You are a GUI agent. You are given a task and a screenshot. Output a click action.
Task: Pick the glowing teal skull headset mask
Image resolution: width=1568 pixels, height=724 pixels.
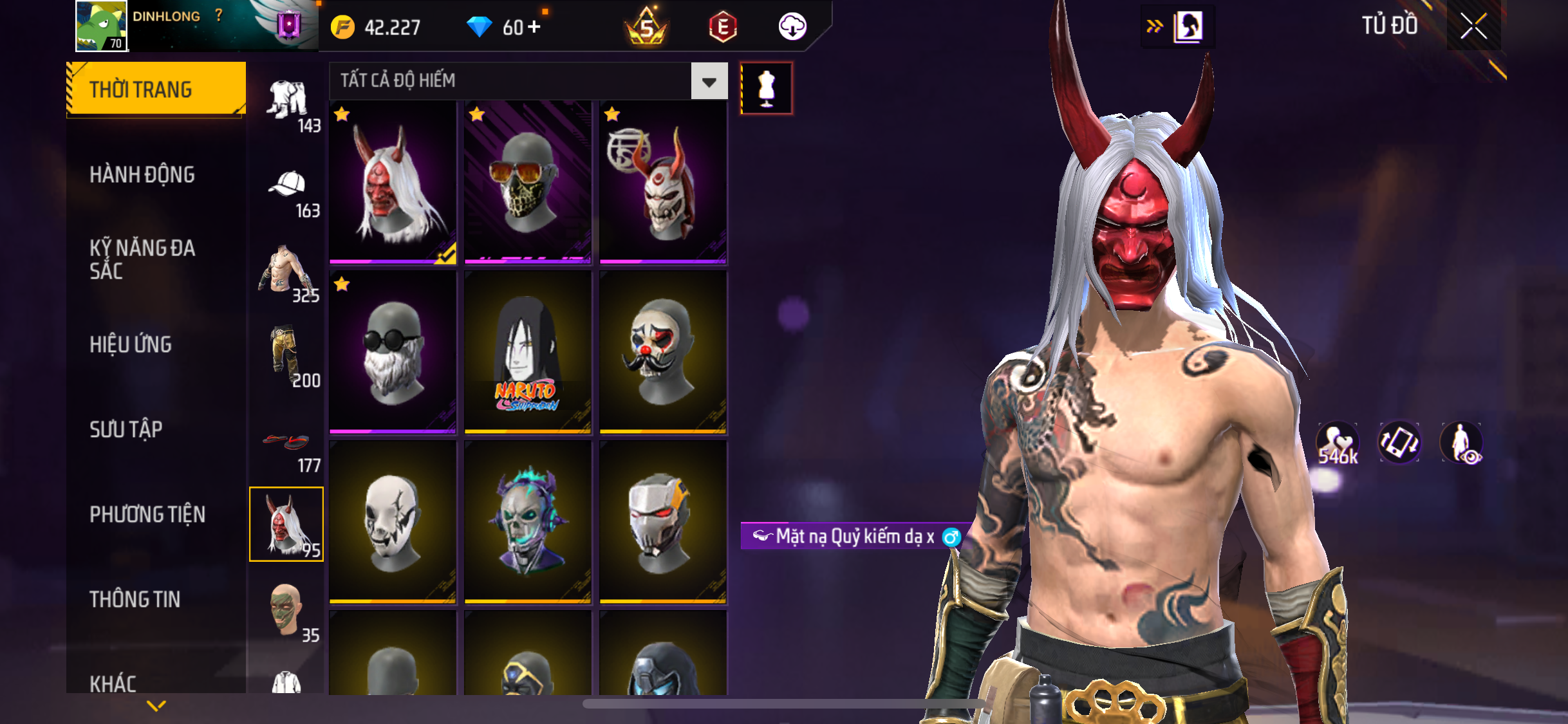pyautogui.click(x=528, y=522)
